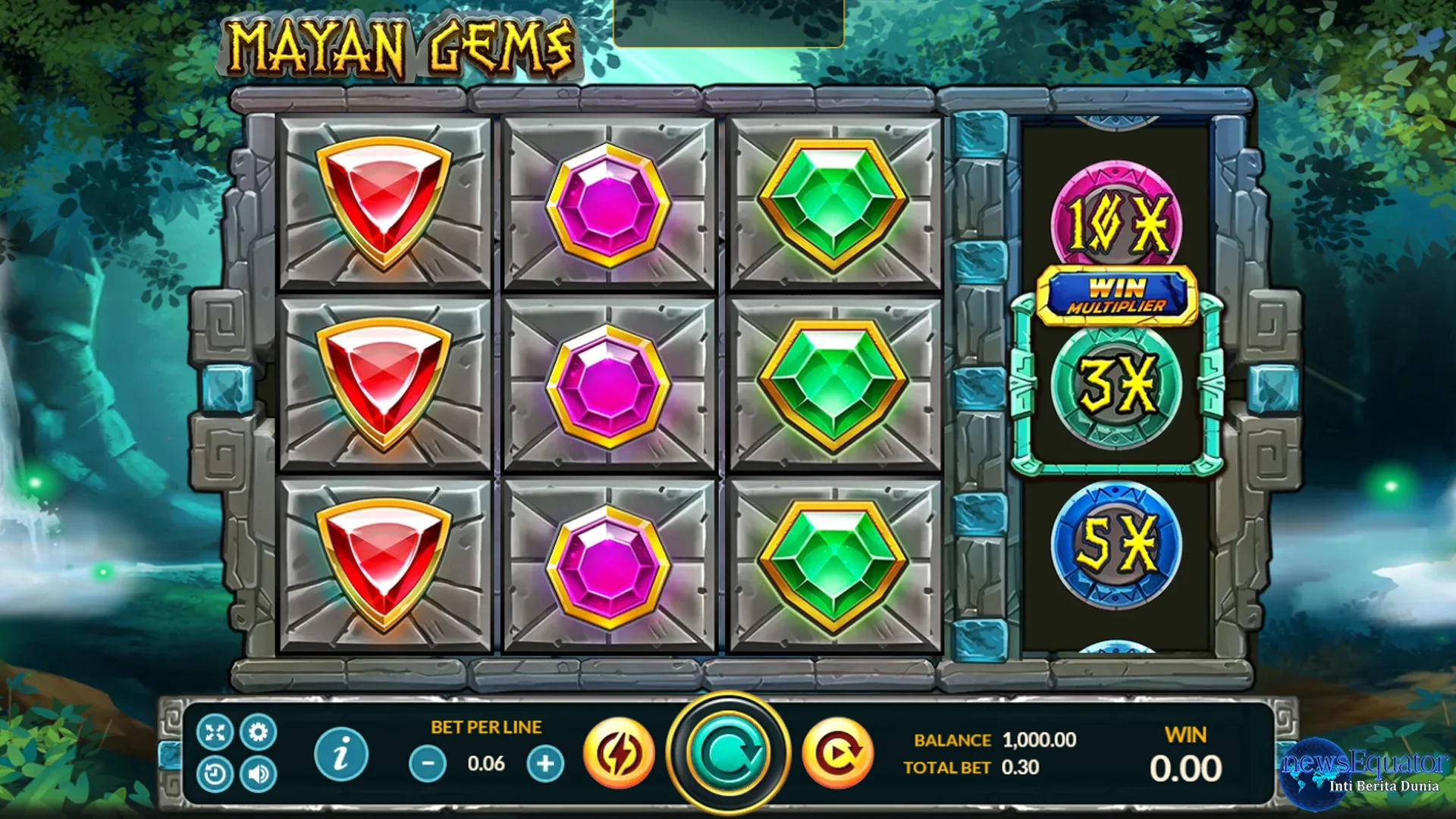Screen dimensions: 1456x819
Task: Mute the game sound
Action: point(257,773)
